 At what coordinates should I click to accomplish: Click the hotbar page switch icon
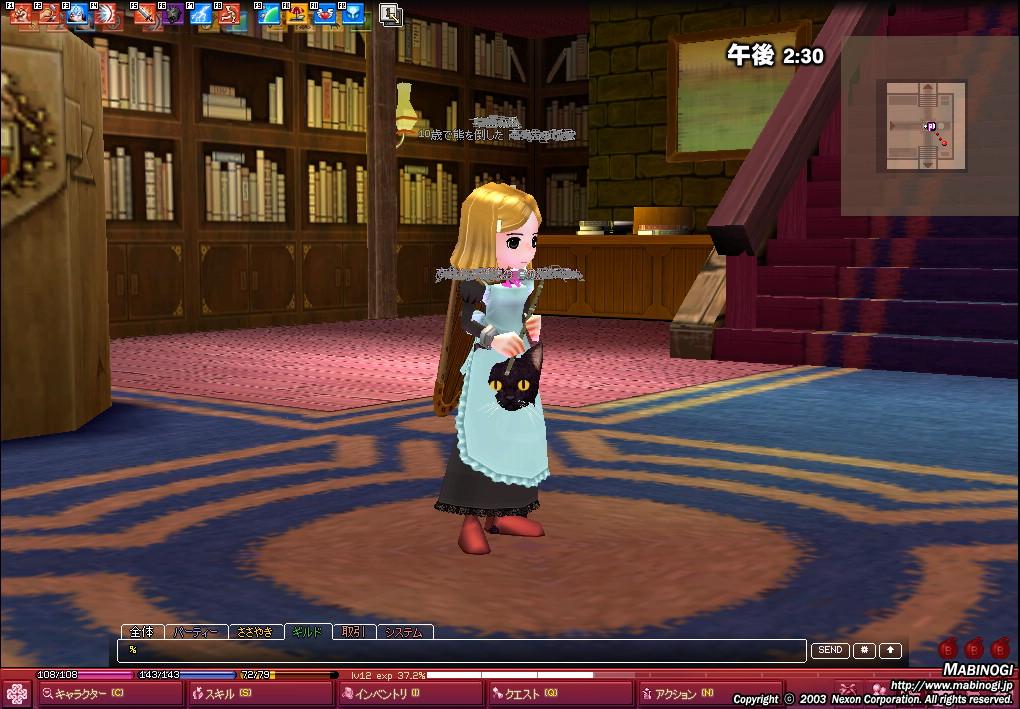coord(391,14)
